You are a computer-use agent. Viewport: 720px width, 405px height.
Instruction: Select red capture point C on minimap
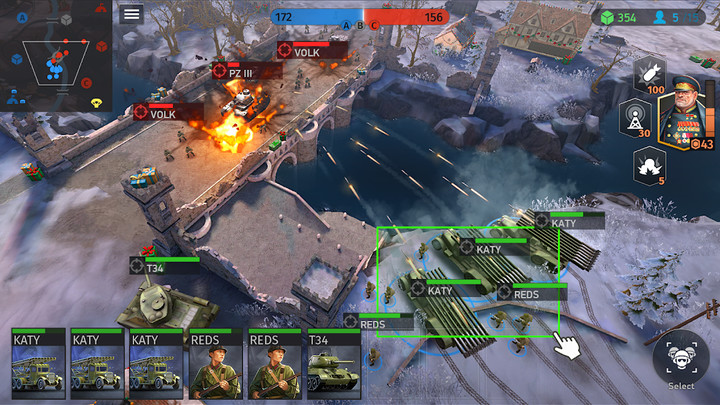87,83
